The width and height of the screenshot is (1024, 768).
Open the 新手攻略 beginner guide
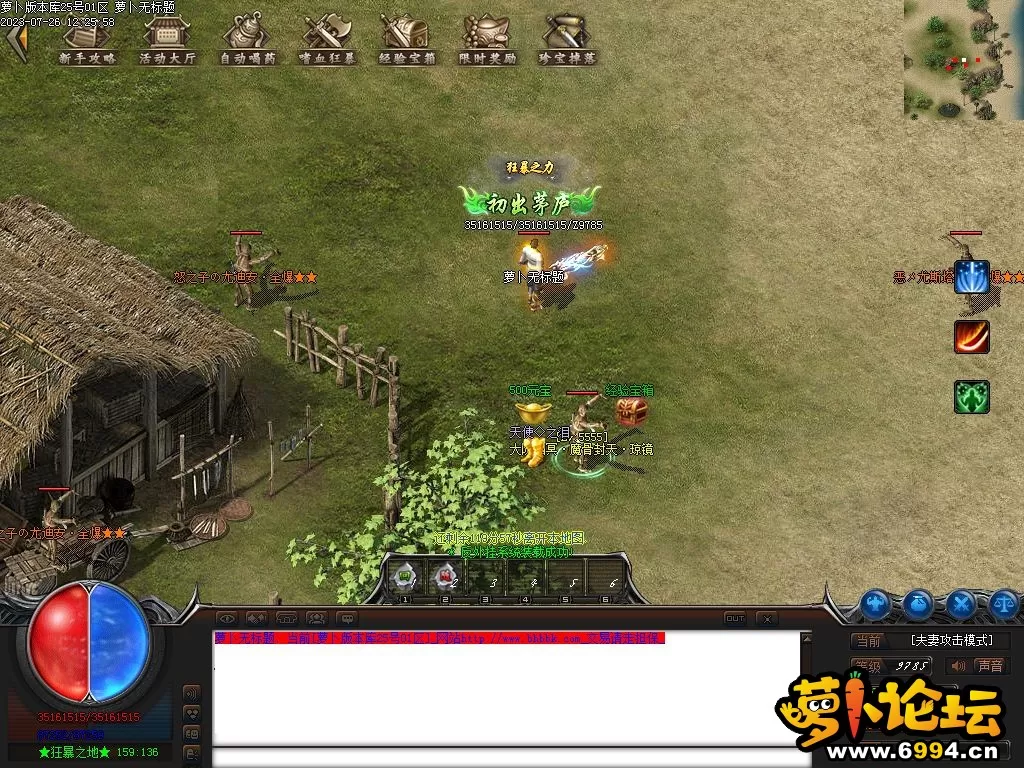pos(87,39)
